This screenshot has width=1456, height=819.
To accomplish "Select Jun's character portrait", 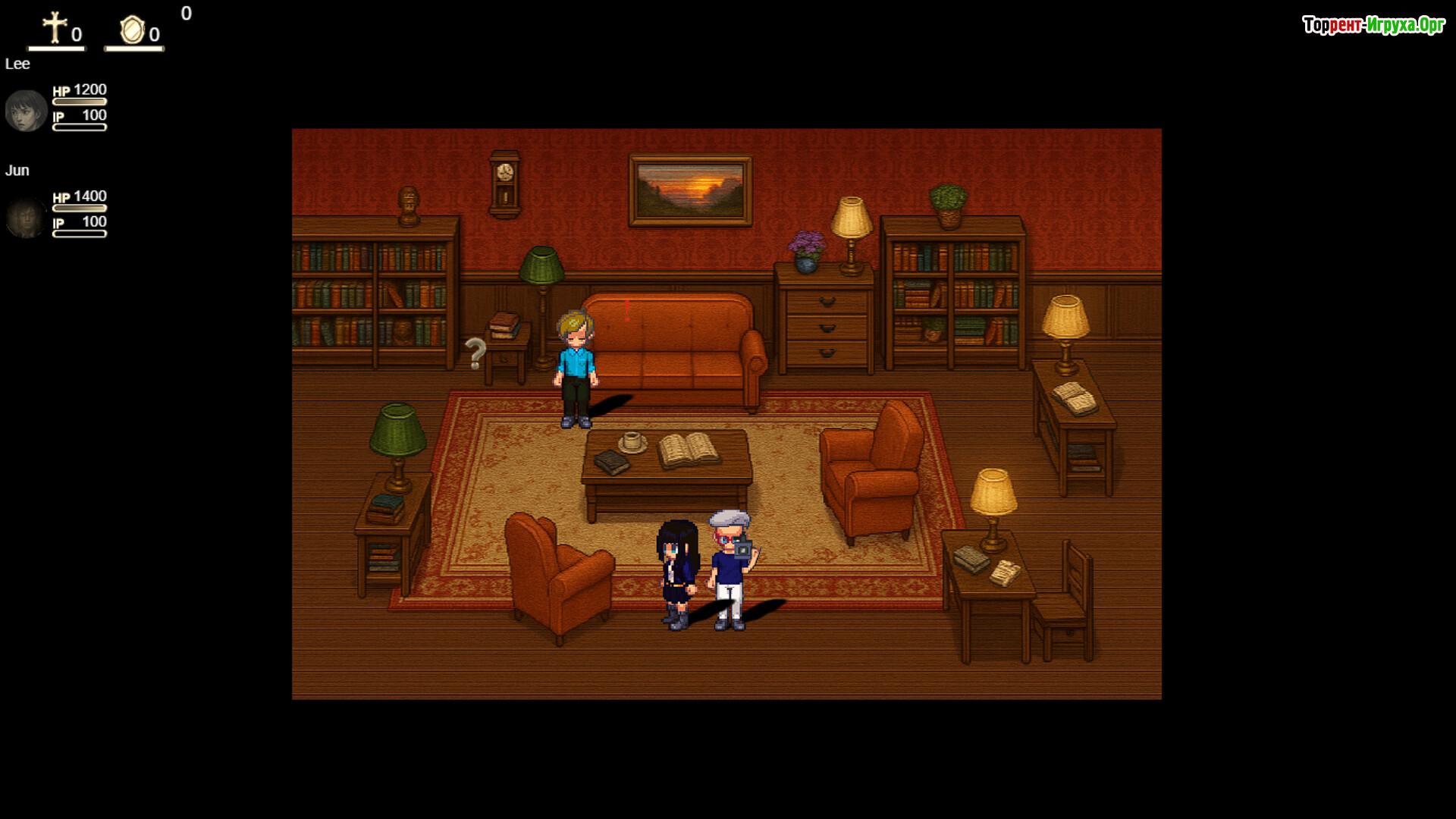I will click(26, 218).
